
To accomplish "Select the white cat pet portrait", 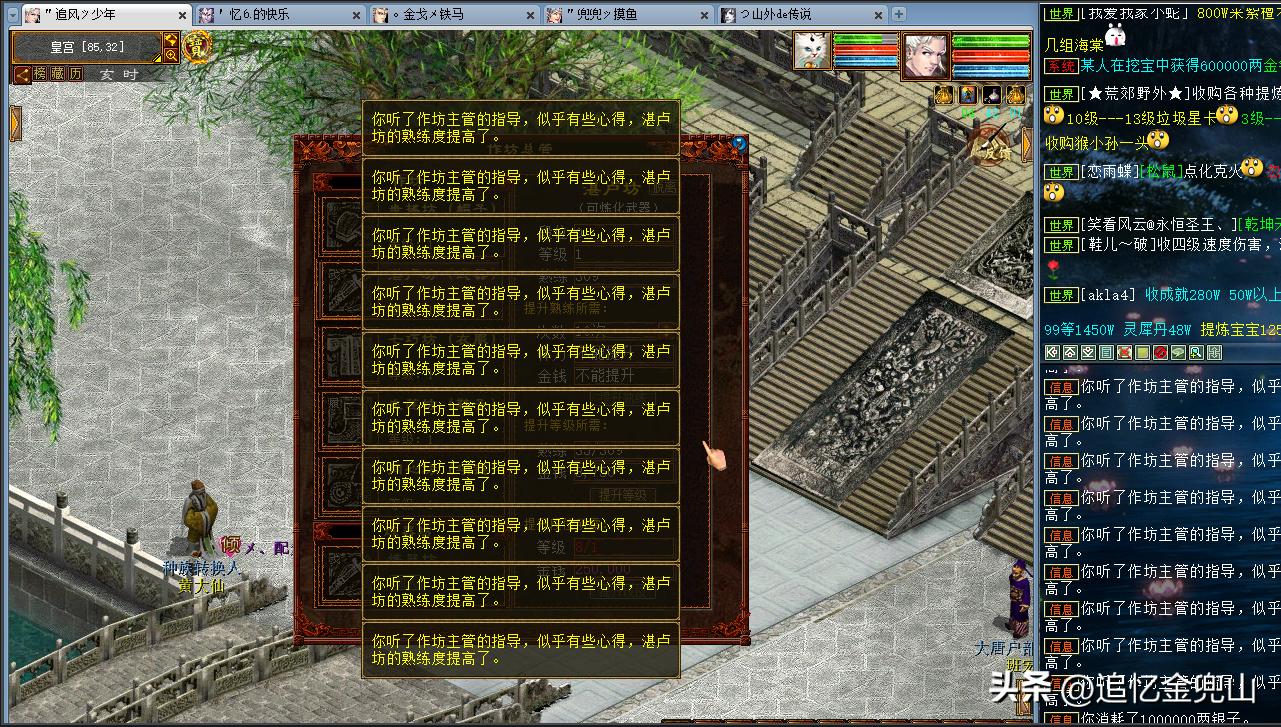I will tap(812, 51).
